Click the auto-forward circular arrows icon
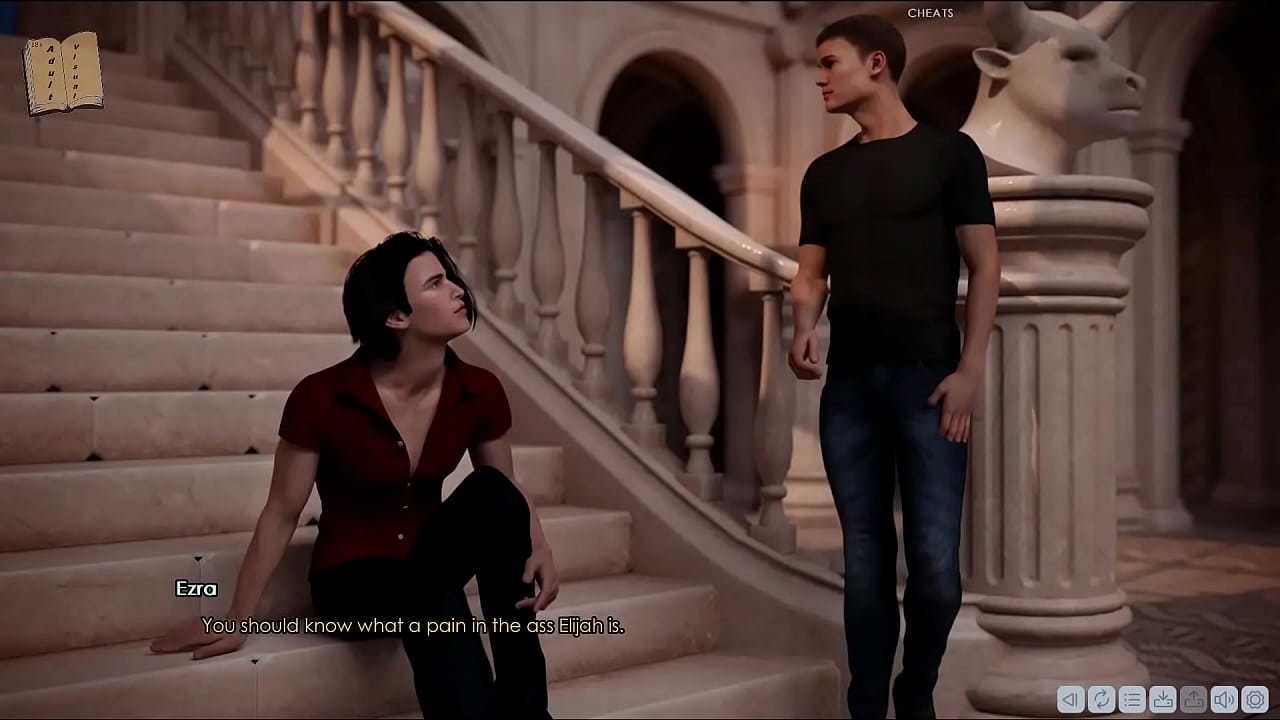Image resolution: width=1280 pixels, height=720 pixels. [1101, 700]
